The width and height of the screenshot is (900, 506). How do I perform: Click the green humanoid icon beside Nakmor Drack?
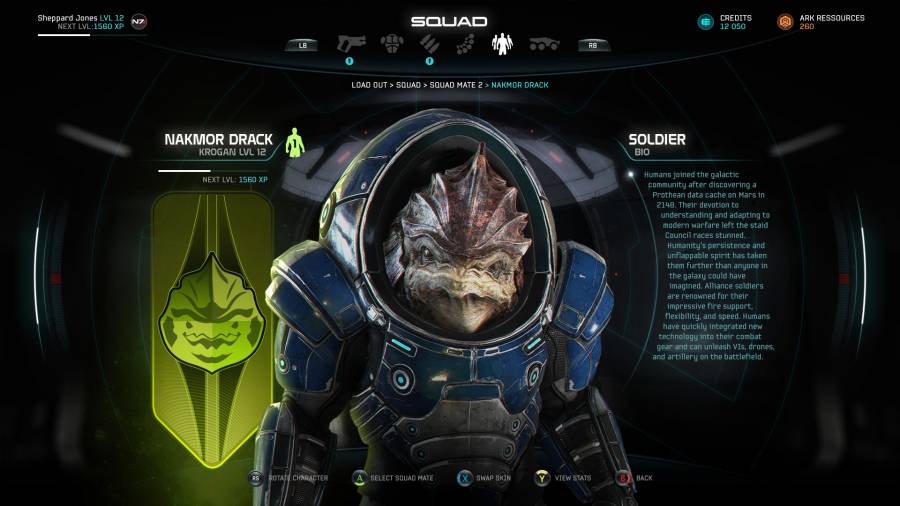[293, 143]
